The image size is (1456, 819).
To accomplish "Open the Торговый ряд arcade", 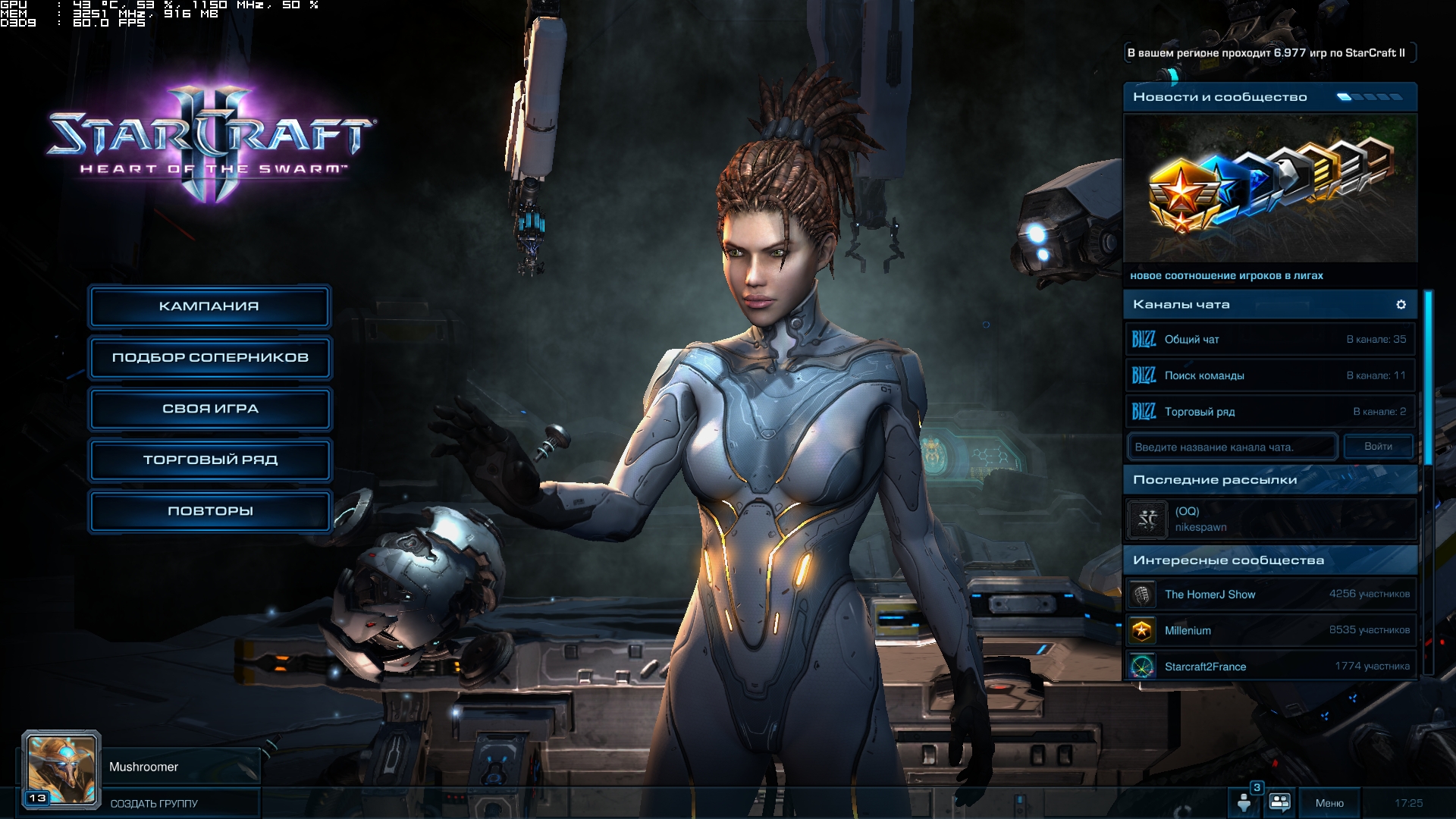I will pyautogui.click(x=210, y=460).
